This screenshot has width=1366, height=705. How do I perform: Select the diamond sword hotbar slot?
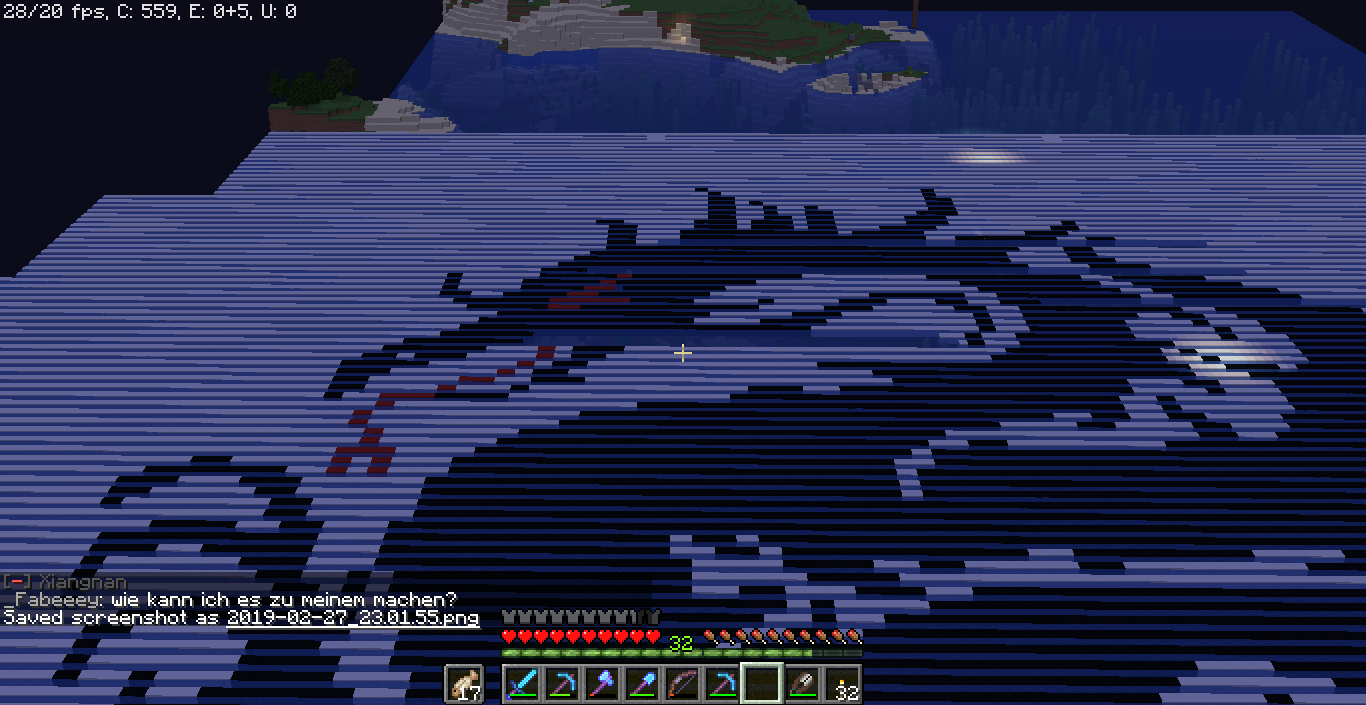522,685
